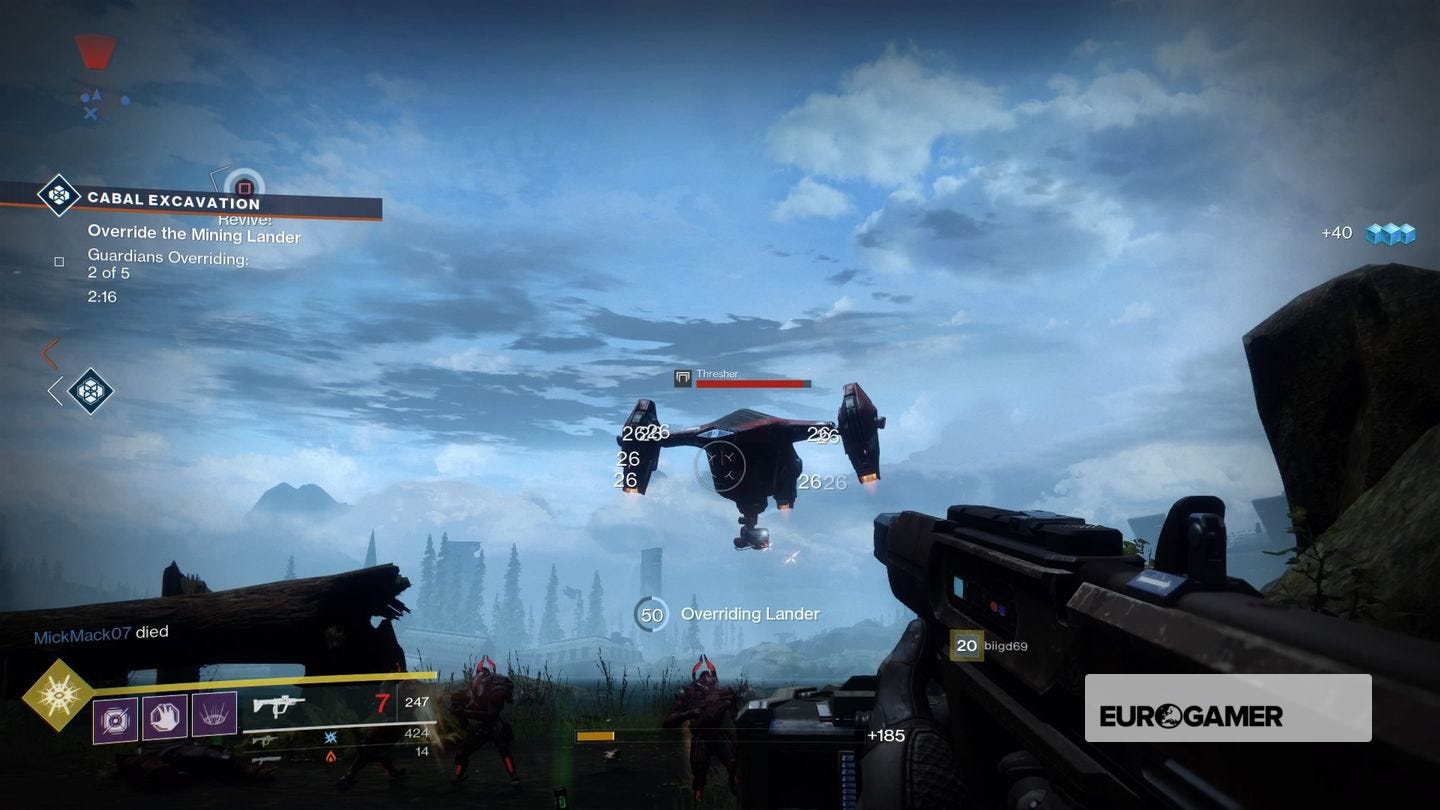1440x810 pixels.
Task: Click the glimmer cubes icon near +40
Action: (1393, 232)
